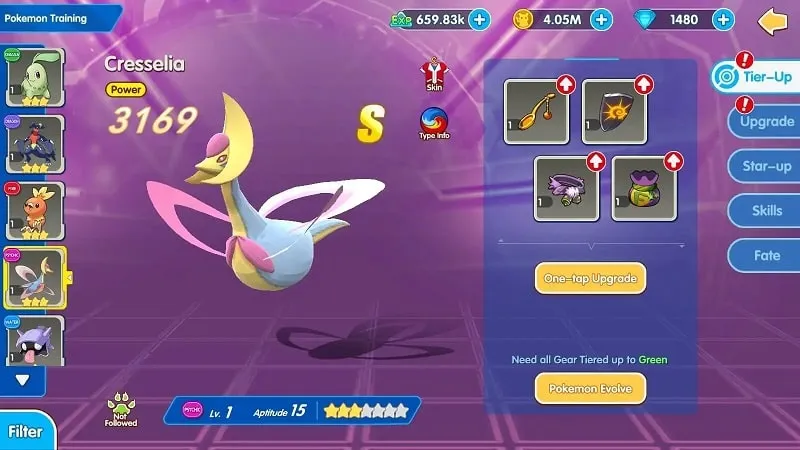Add more EXP with the plus button
The image size is (800, 450).
[x=479, y=19]
